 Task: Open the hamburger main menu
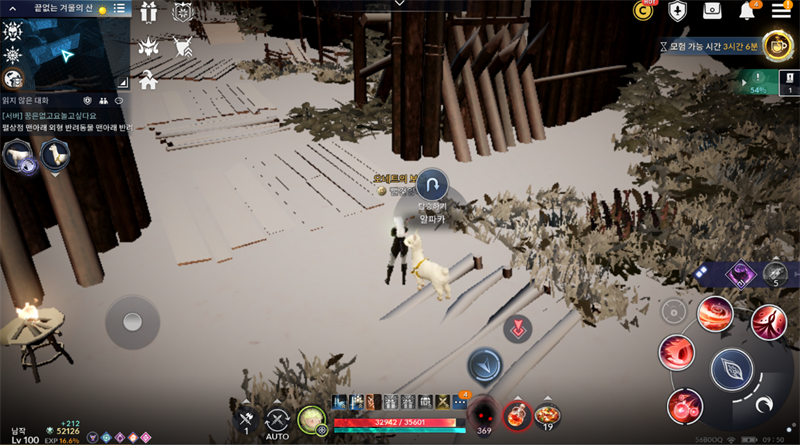pyautogui.click(x=782, y=11)
